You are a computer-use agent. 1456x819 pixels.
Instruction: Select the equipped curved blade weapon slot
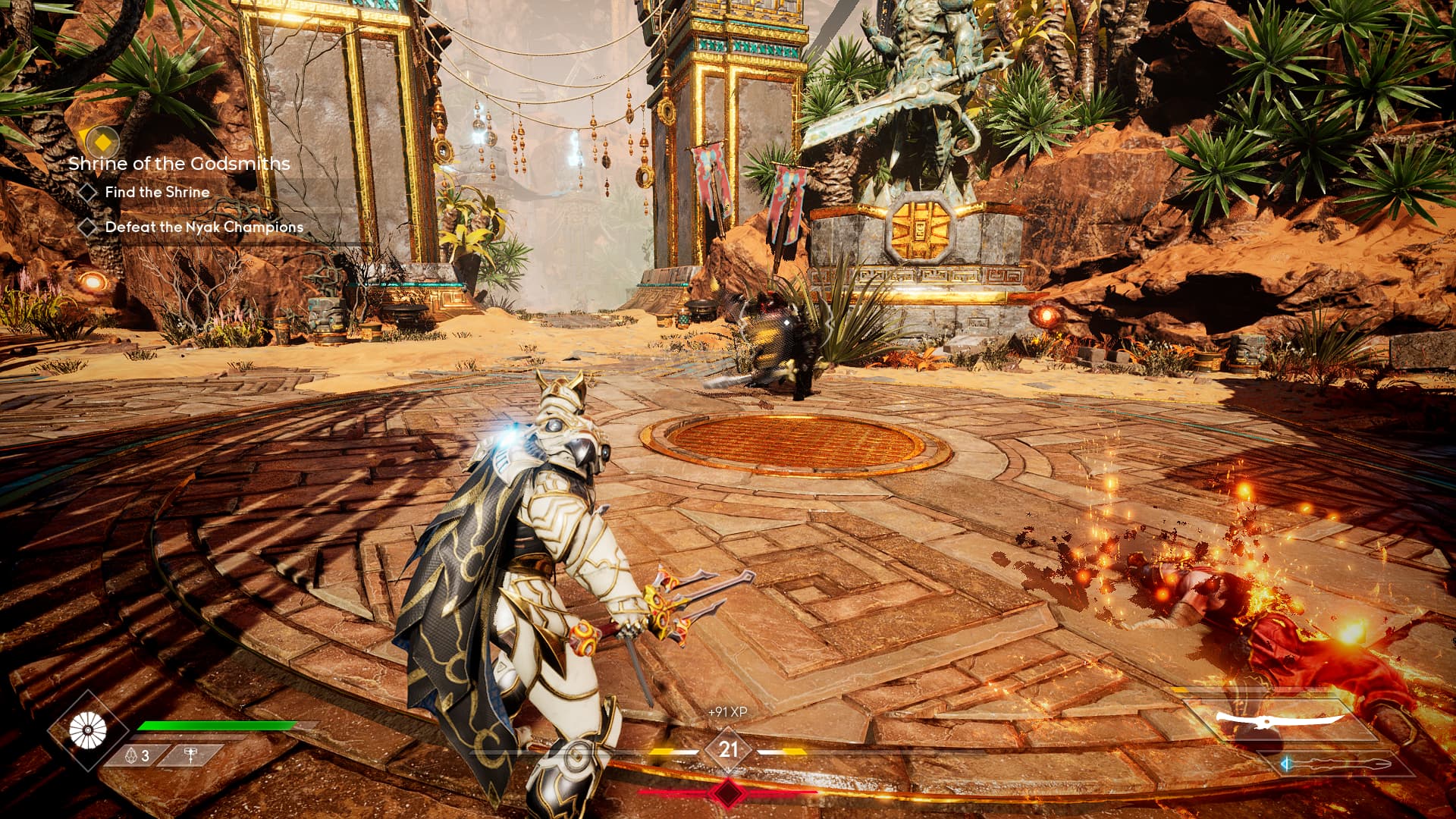1279,719
